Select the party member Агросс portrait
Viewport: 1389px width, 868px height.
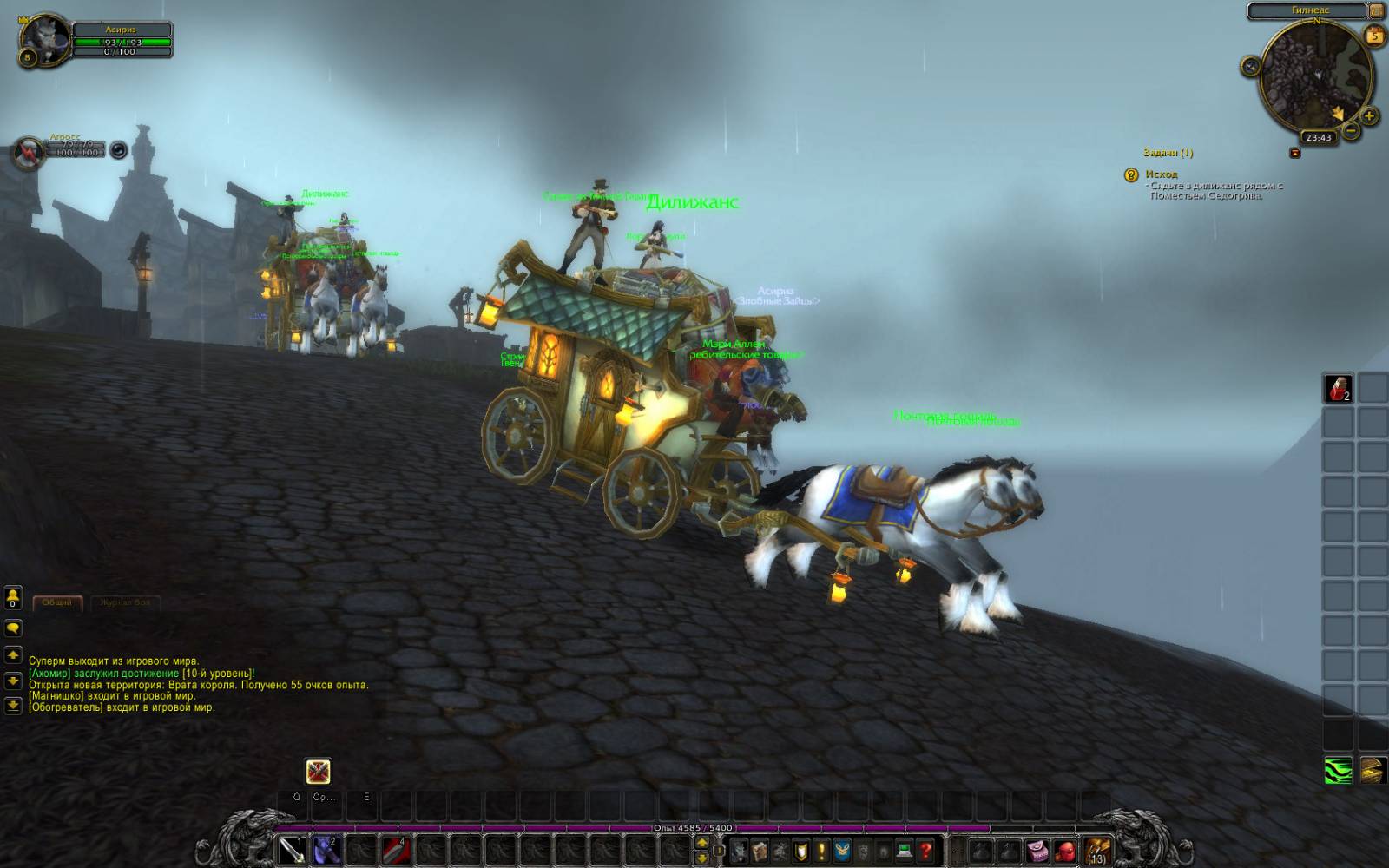pos(31,153)
